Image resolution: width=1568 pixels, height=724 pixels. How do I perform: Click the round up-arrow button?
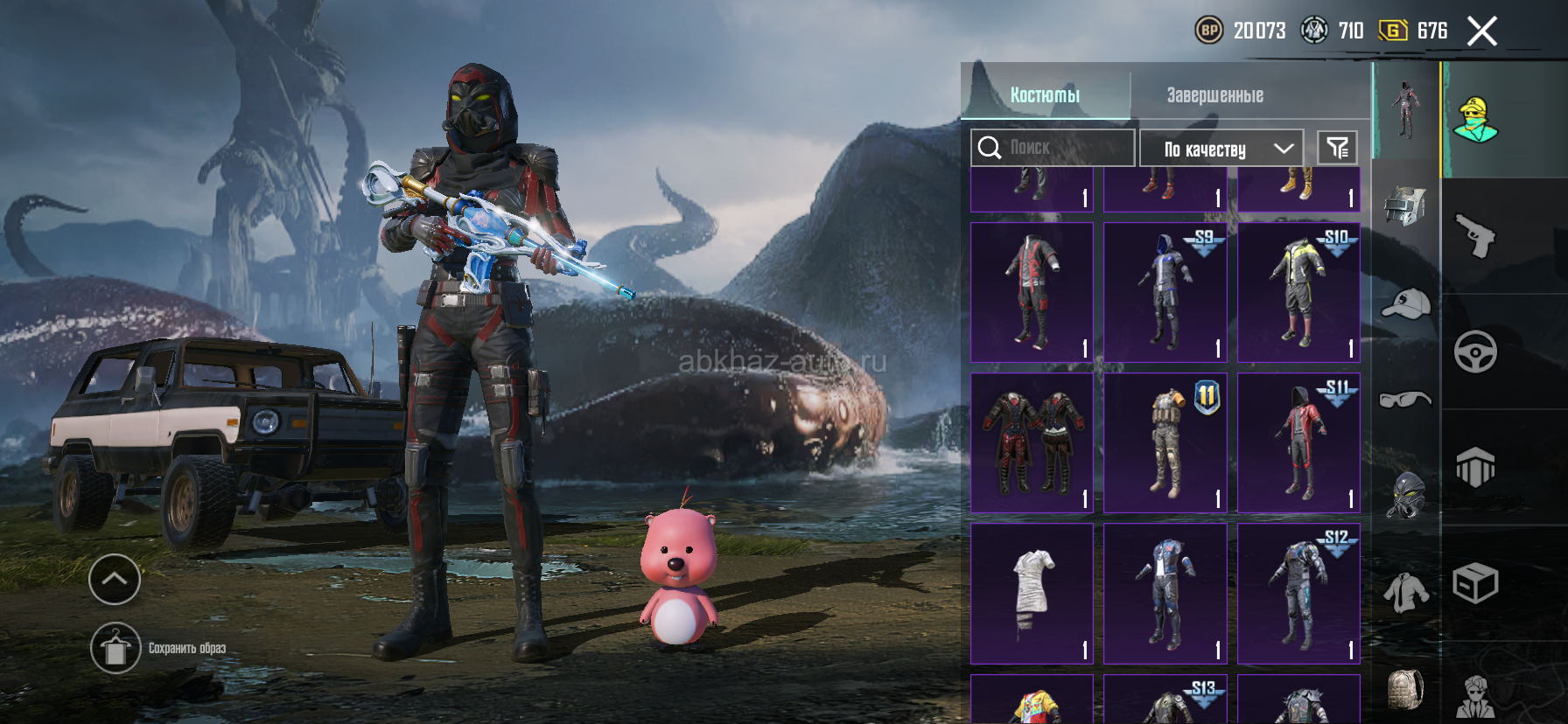115,579
